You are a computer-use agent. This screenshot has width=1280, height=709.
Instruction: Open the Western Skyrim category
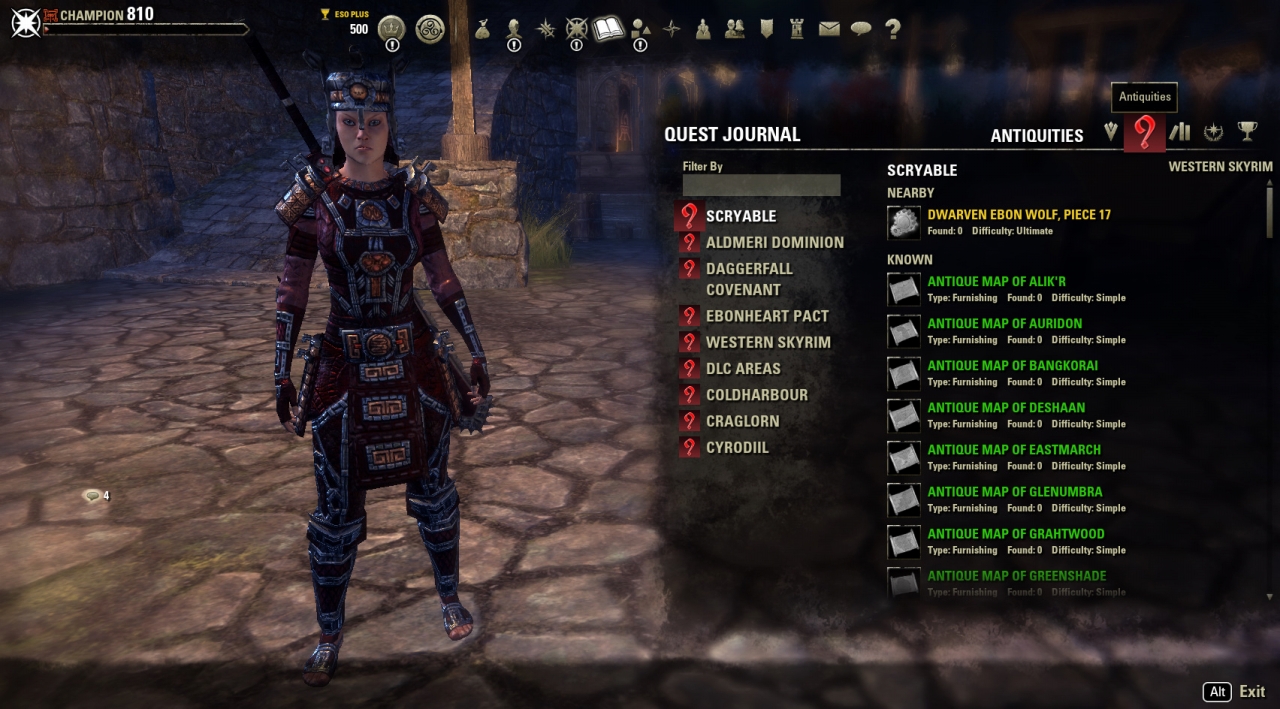coord(767,342)
